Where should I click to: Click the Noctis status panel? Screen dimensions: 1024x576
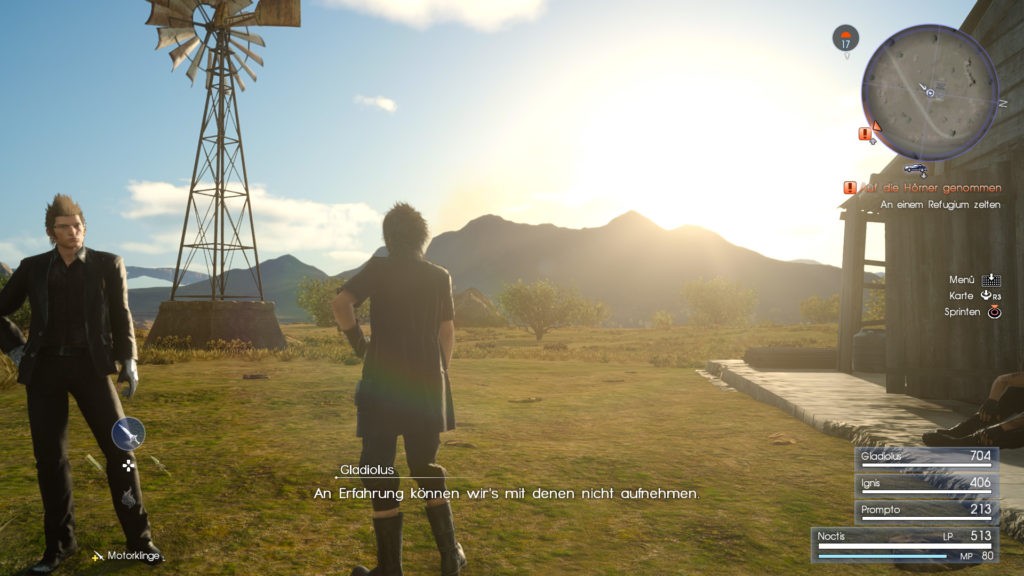903,544
